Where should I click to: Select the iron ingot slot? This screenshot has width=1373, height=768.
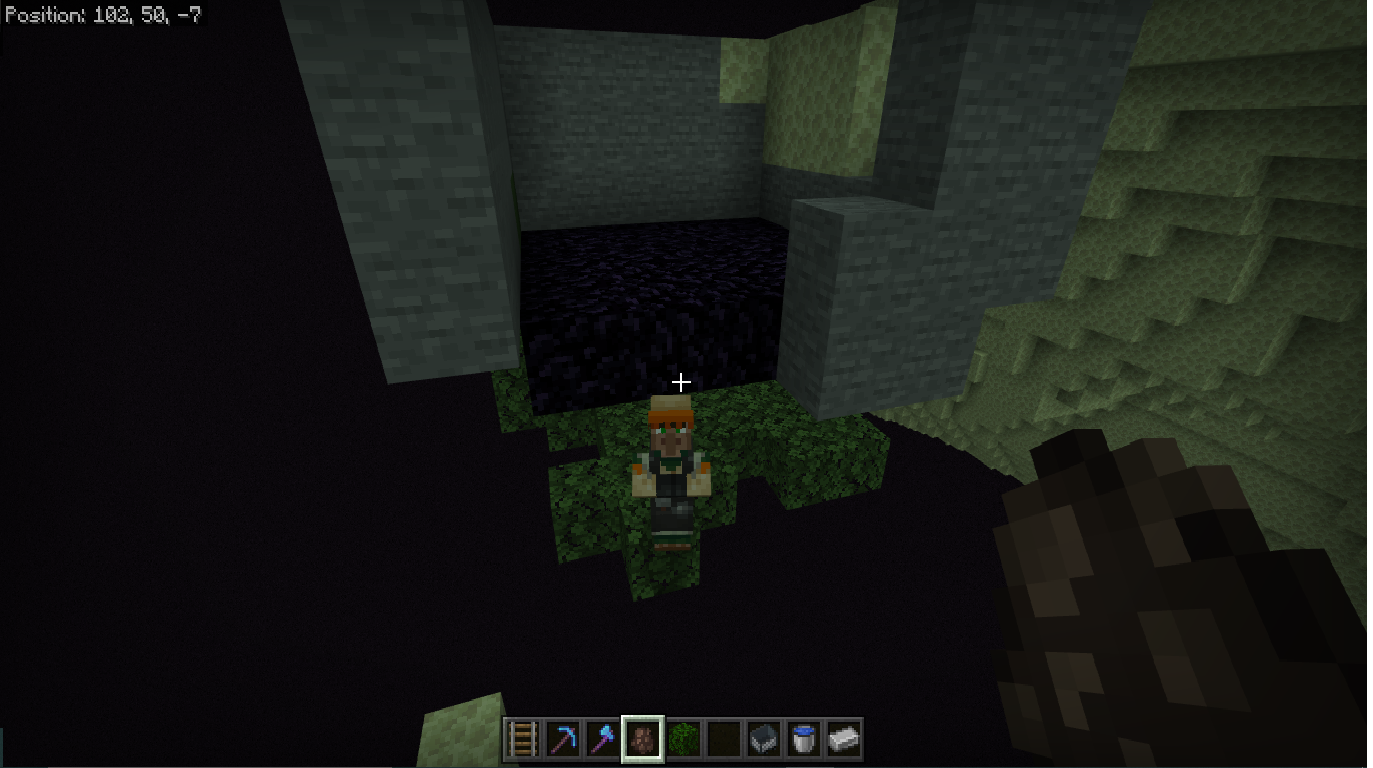[843, 739]
